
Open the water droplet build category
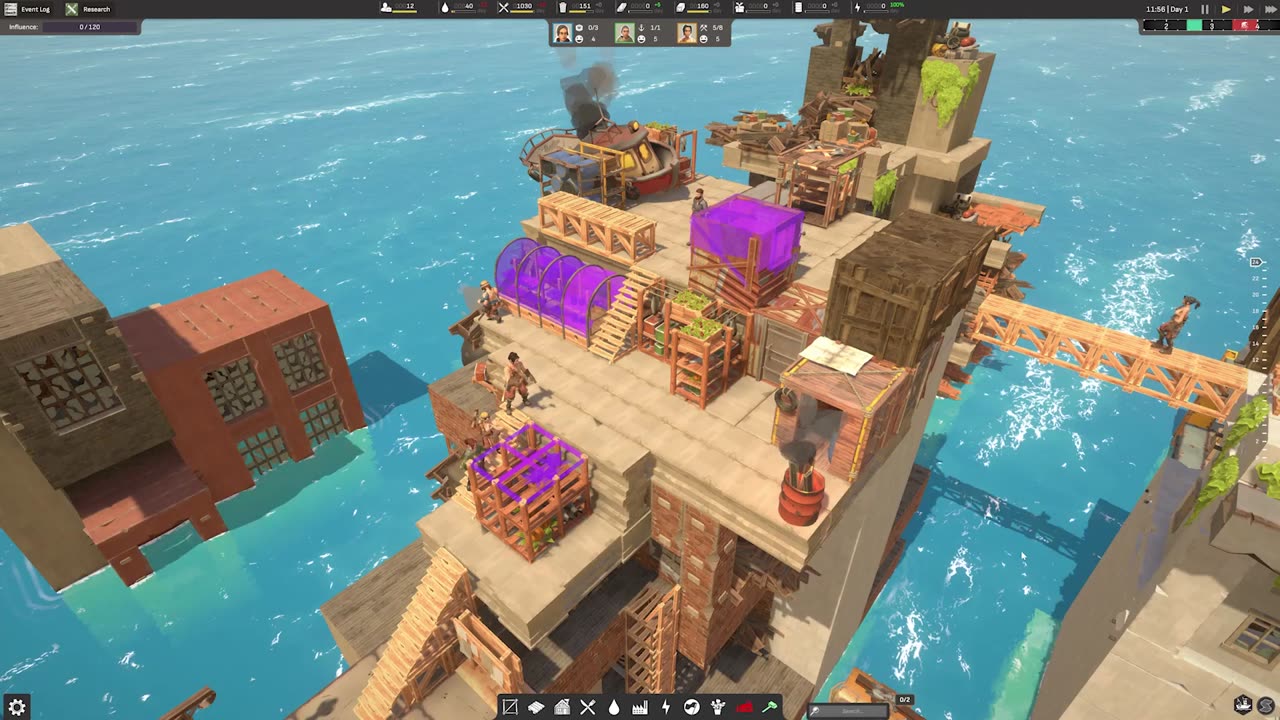[x=614, y=707]
